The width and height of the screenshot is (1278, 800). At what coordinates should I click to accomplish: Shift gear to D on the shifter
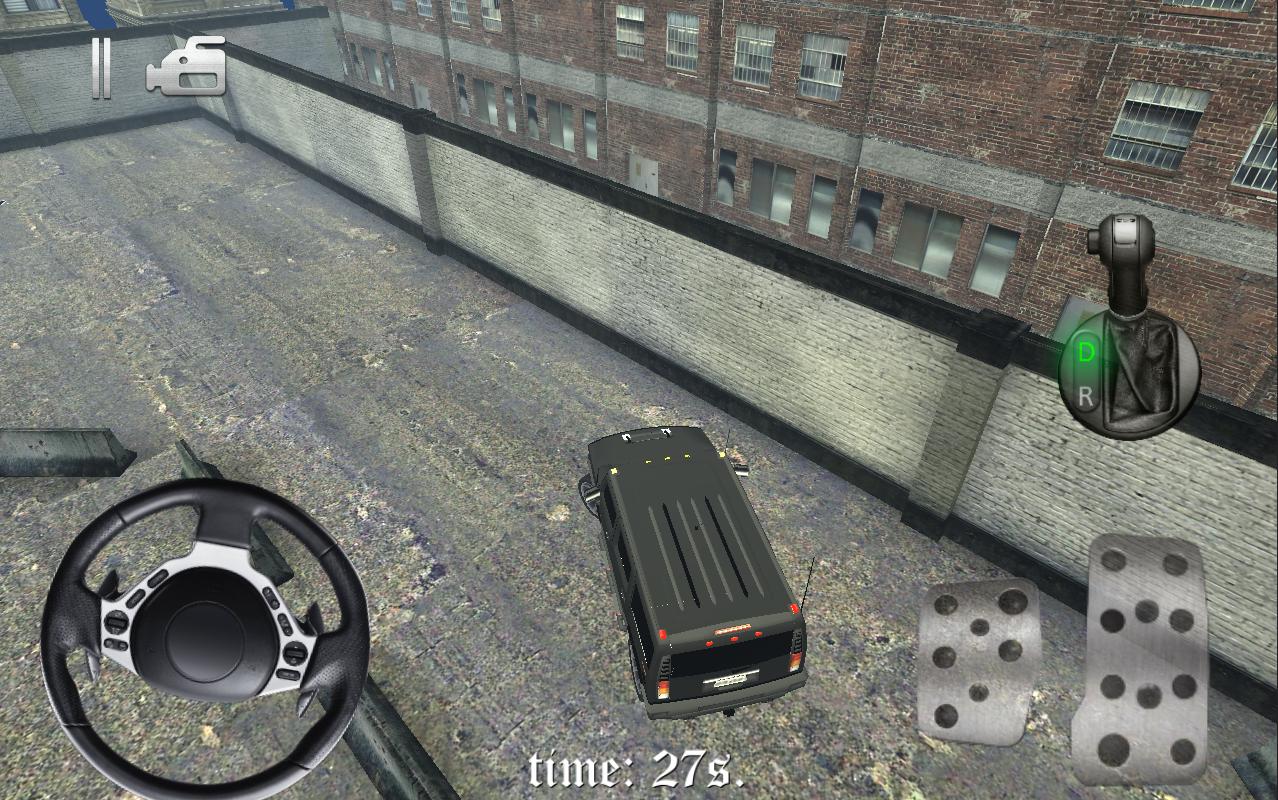pyautogui.click(x=1085, y=352)
